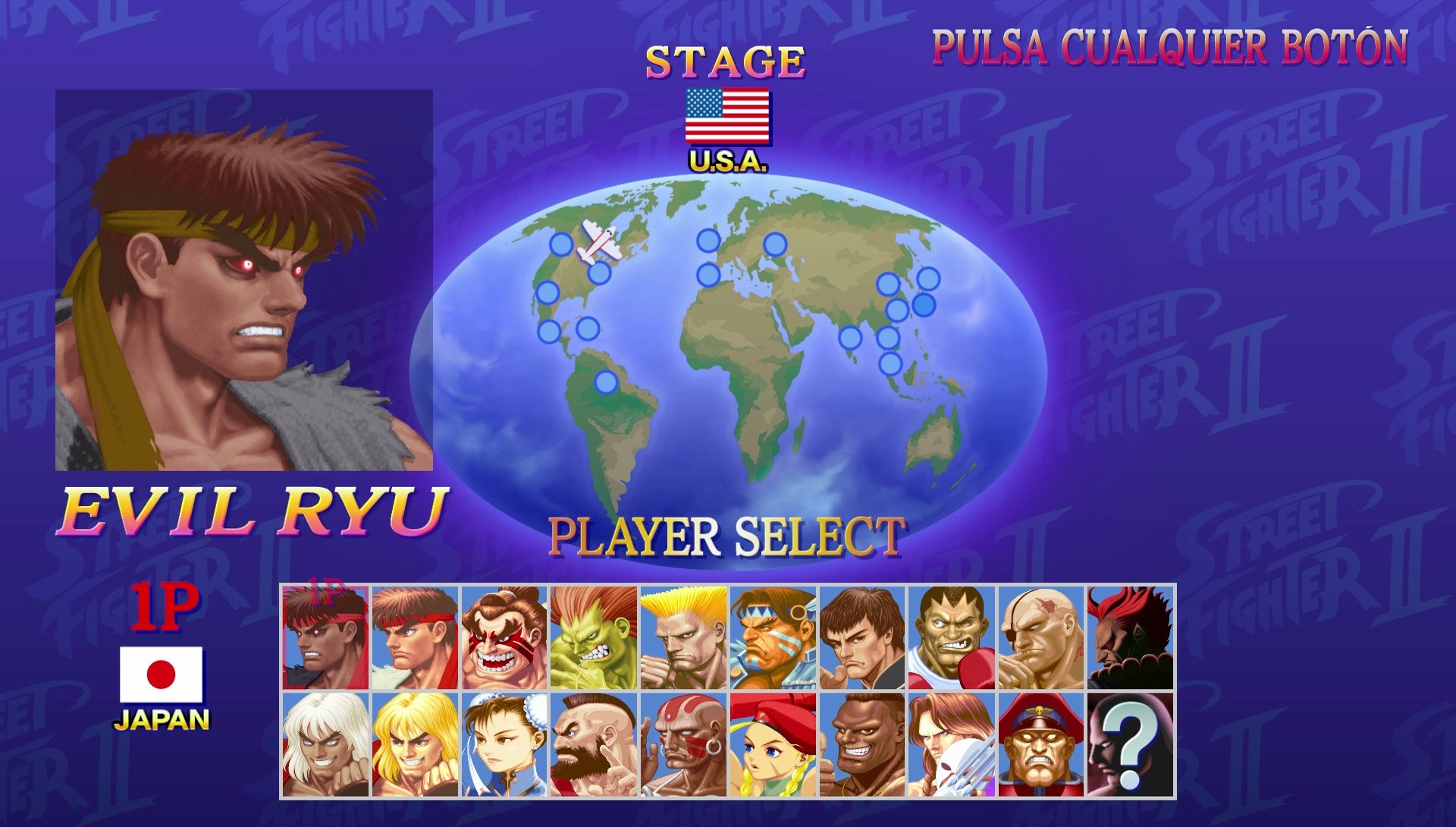The height and width of the screenshot is (827, 1456).
Task: Select Ryu from the top row
Action: (413, 637)
